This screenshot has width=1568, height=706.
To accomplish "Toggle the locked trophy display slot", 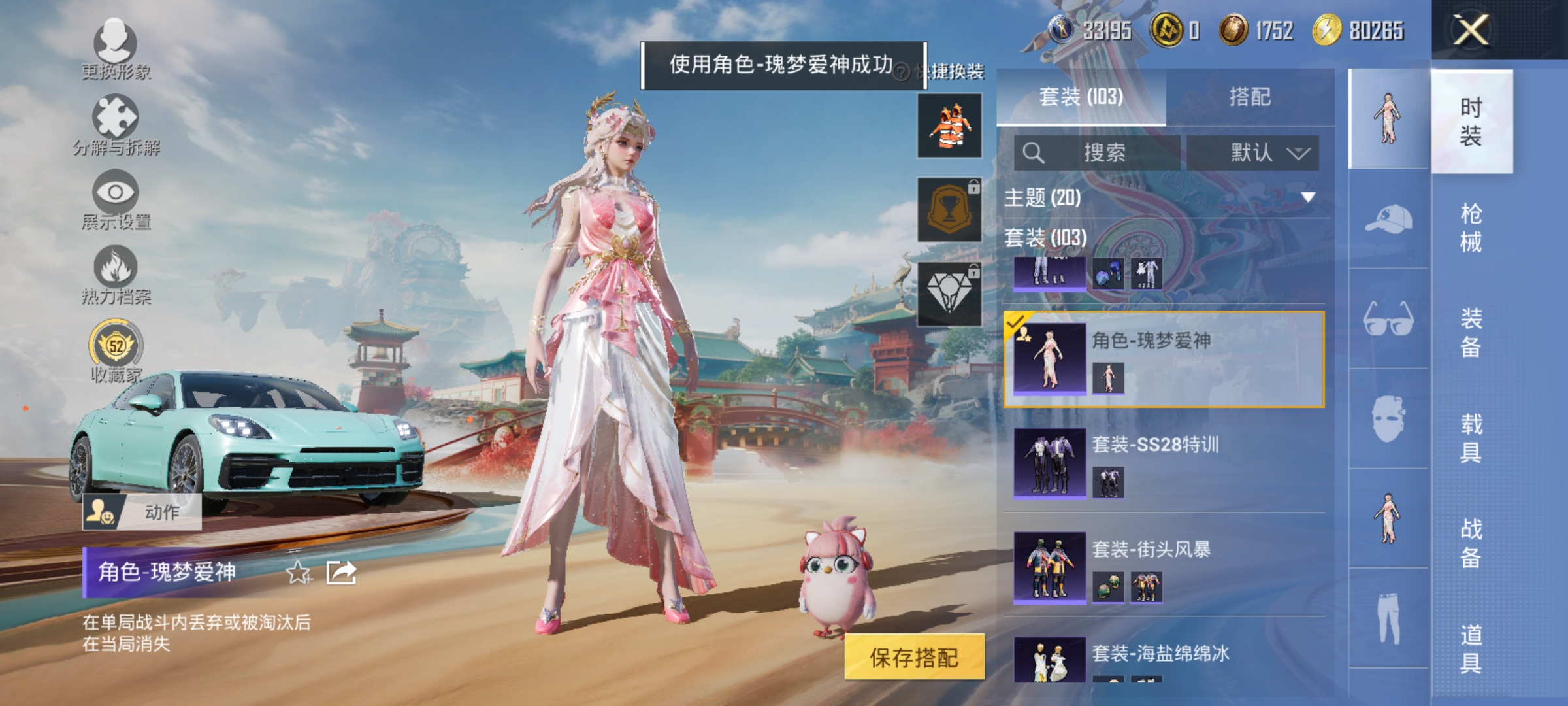I will click(951, 209).
